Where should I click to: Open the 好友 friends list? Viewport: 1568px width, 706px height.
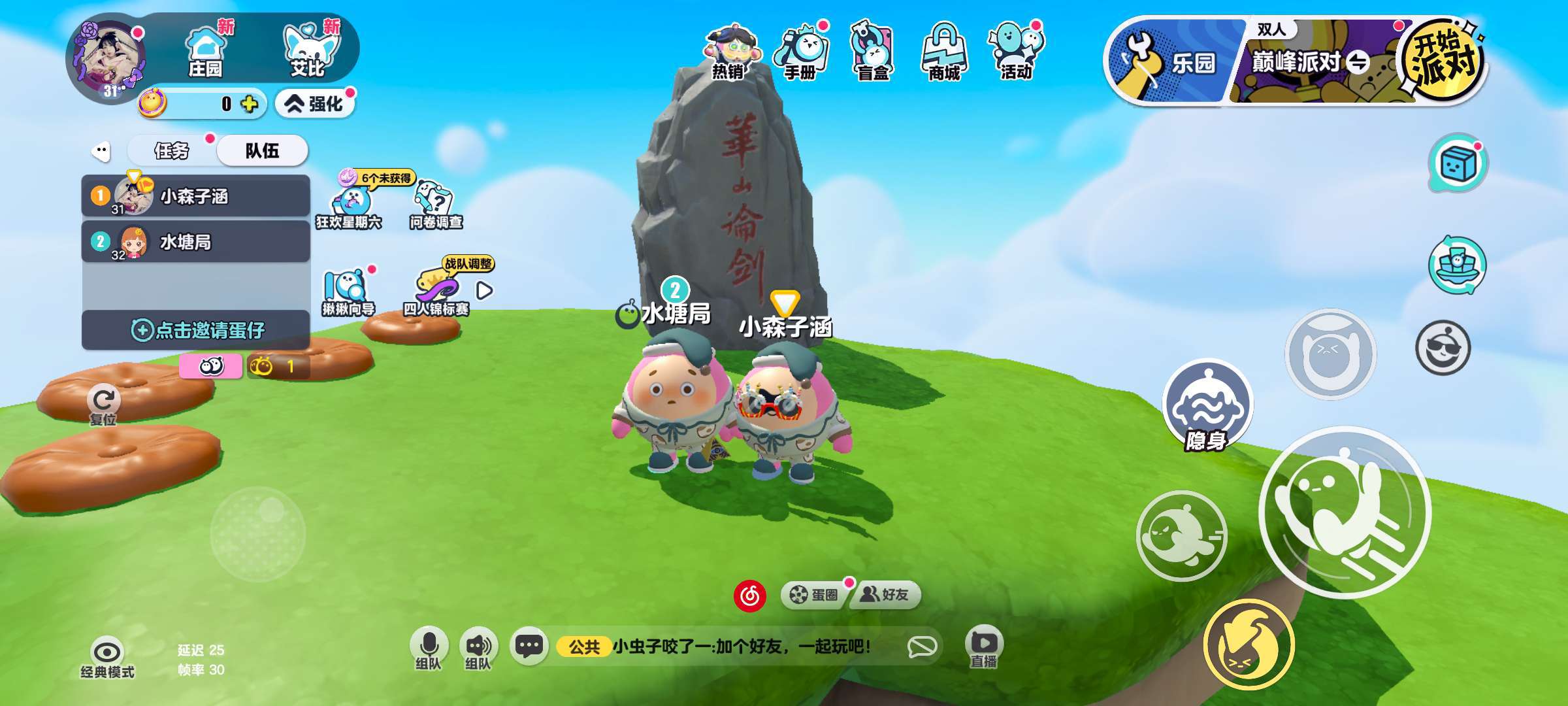pos(885,594)
